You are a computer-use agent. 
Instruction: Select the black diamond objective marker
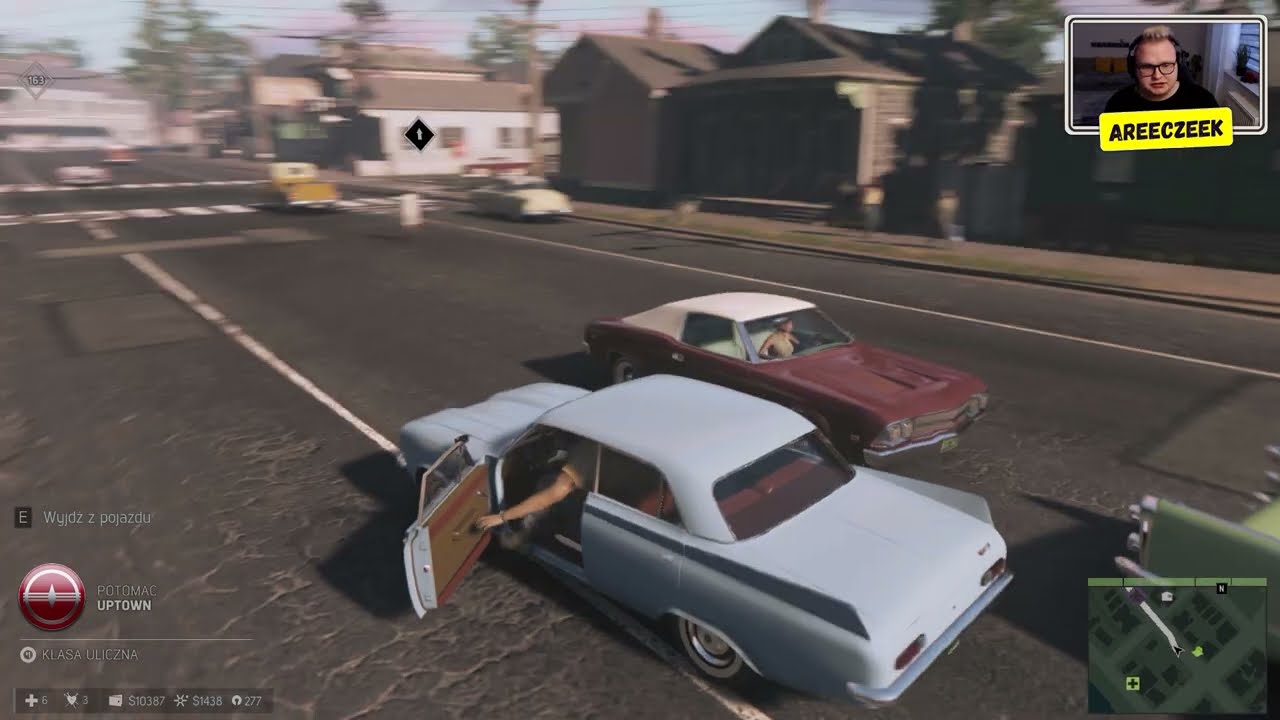pyautogui.click(x=419, y=133)
